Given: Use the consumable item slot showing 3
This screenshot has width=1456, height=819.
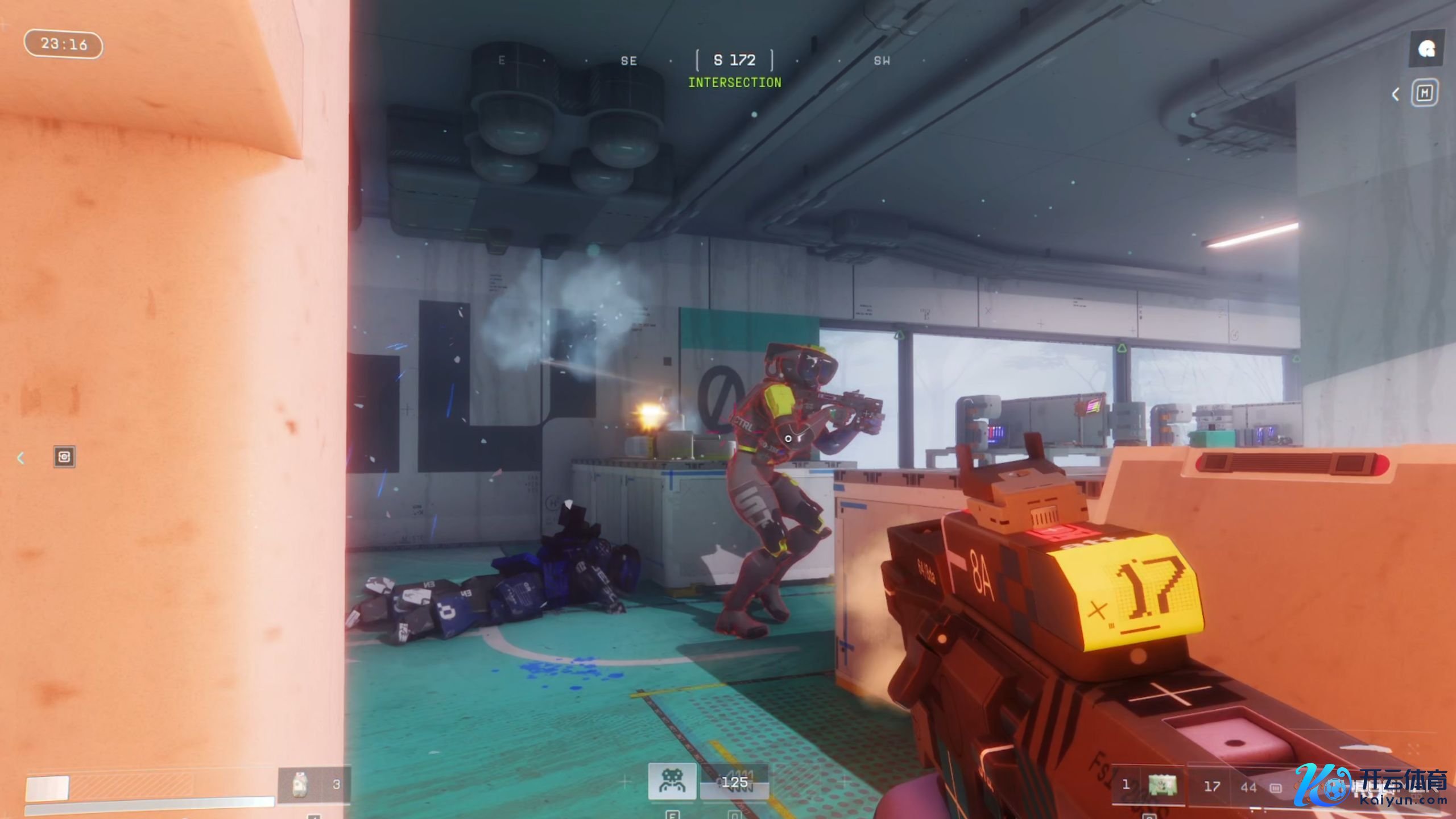Looking at the screenshot, I should [313, 785].
